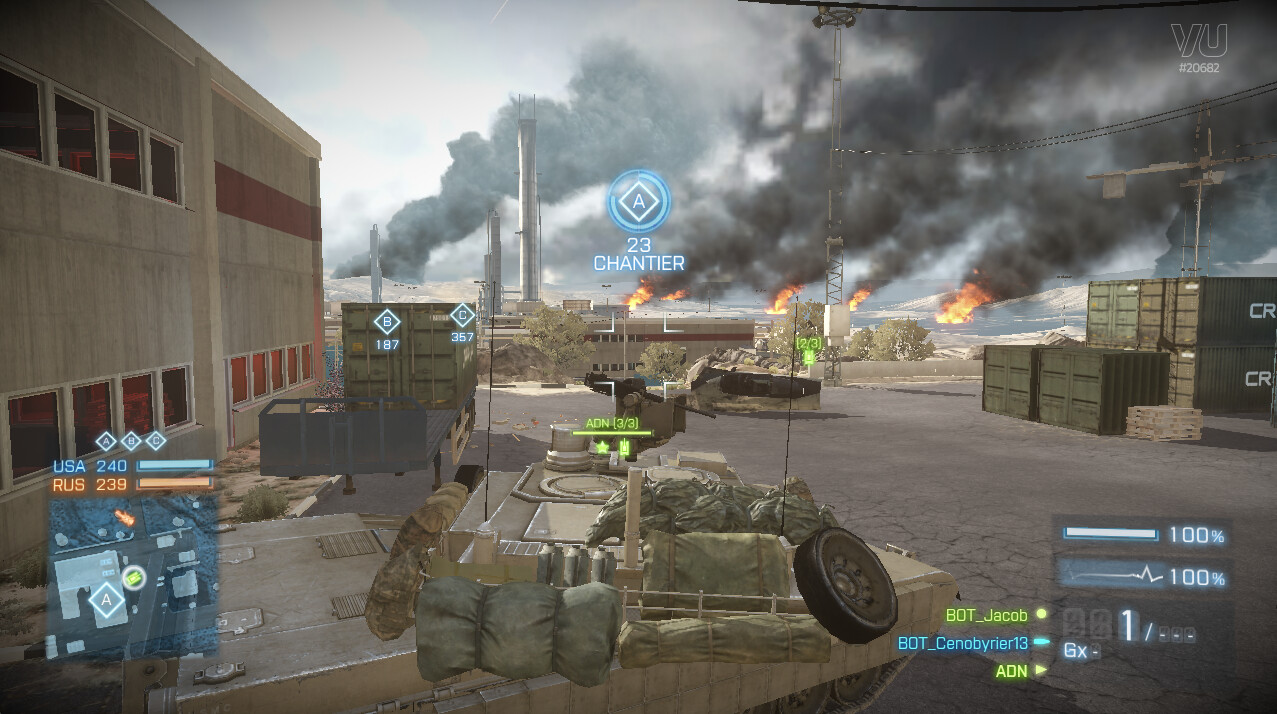
Task: Click the VU logo watermark
Action: click(1198, 42)
